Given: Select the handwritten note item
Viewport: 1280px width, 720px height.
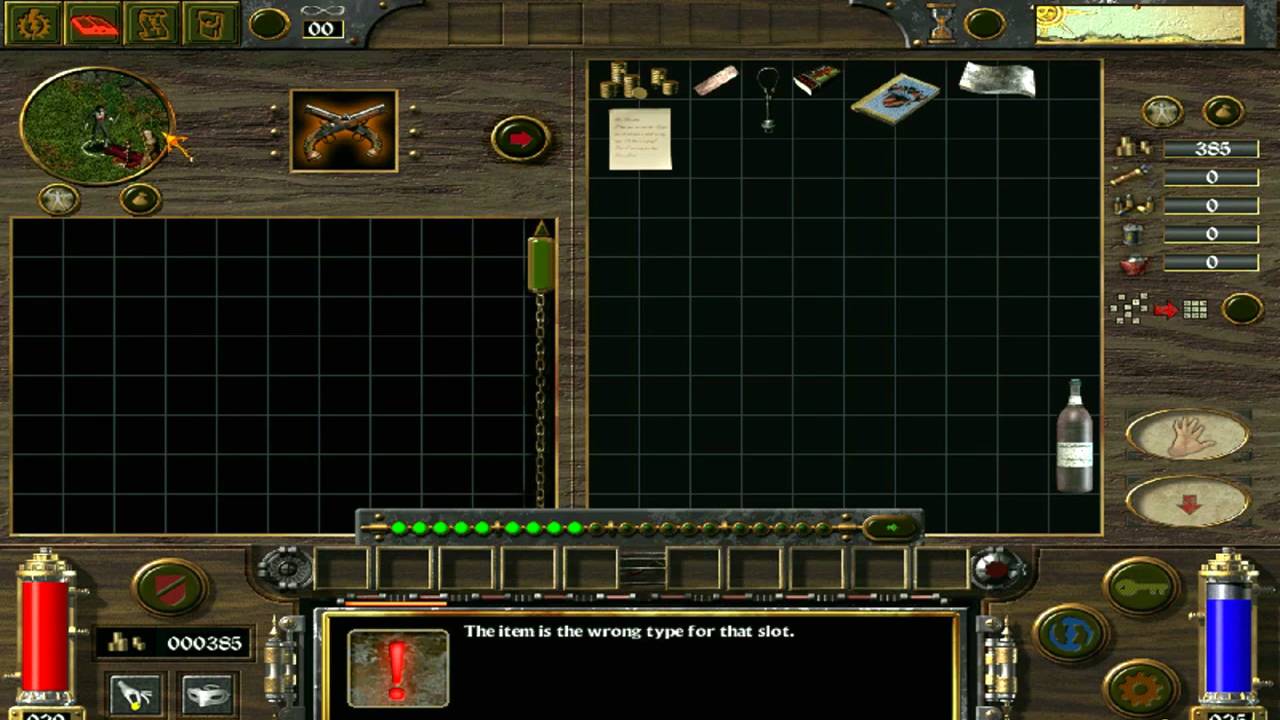Looking at the screenshot, I should (x=640, y=139).
